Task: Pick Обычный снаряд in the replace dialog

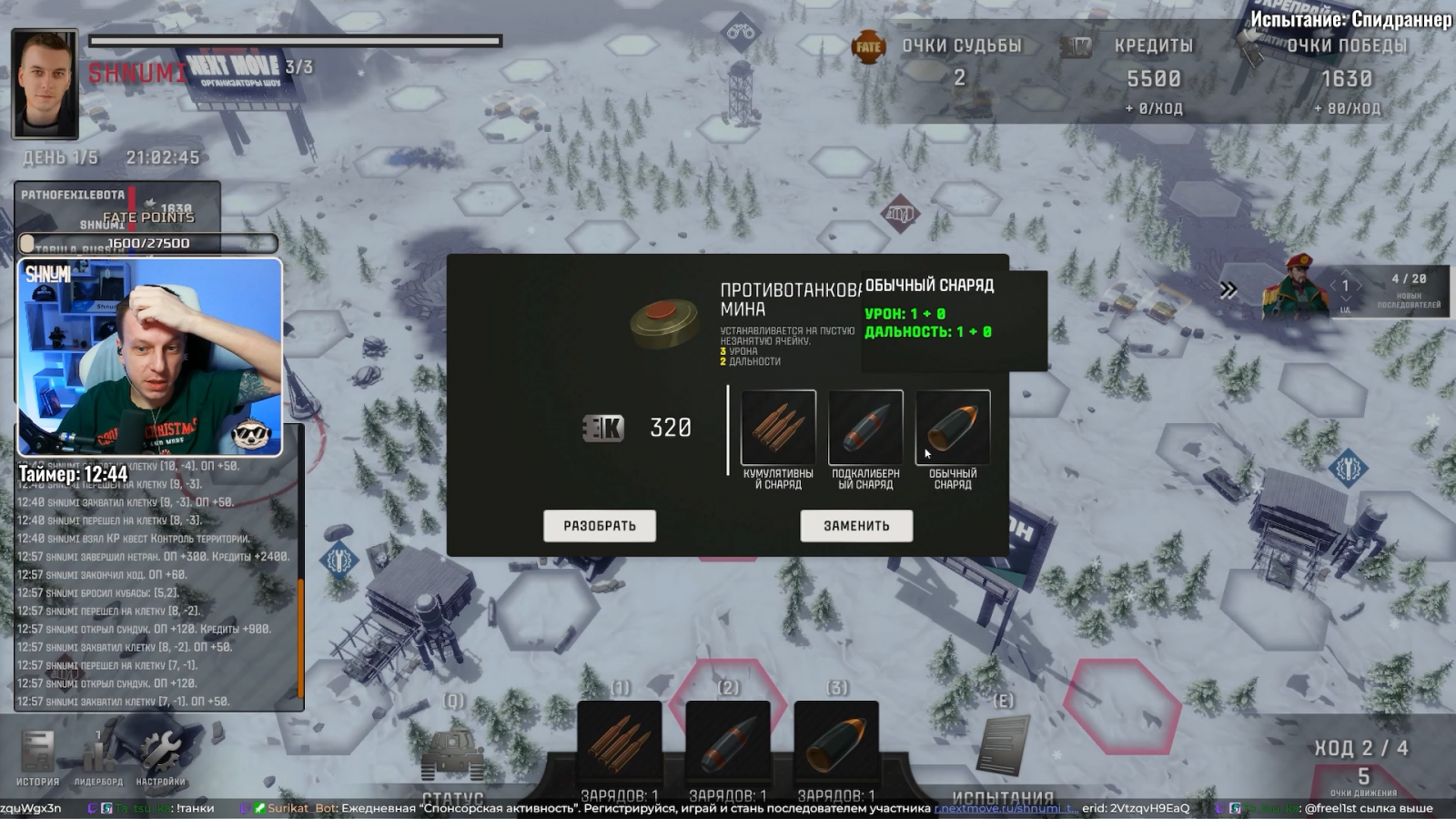Action: (x=953, y=428)
